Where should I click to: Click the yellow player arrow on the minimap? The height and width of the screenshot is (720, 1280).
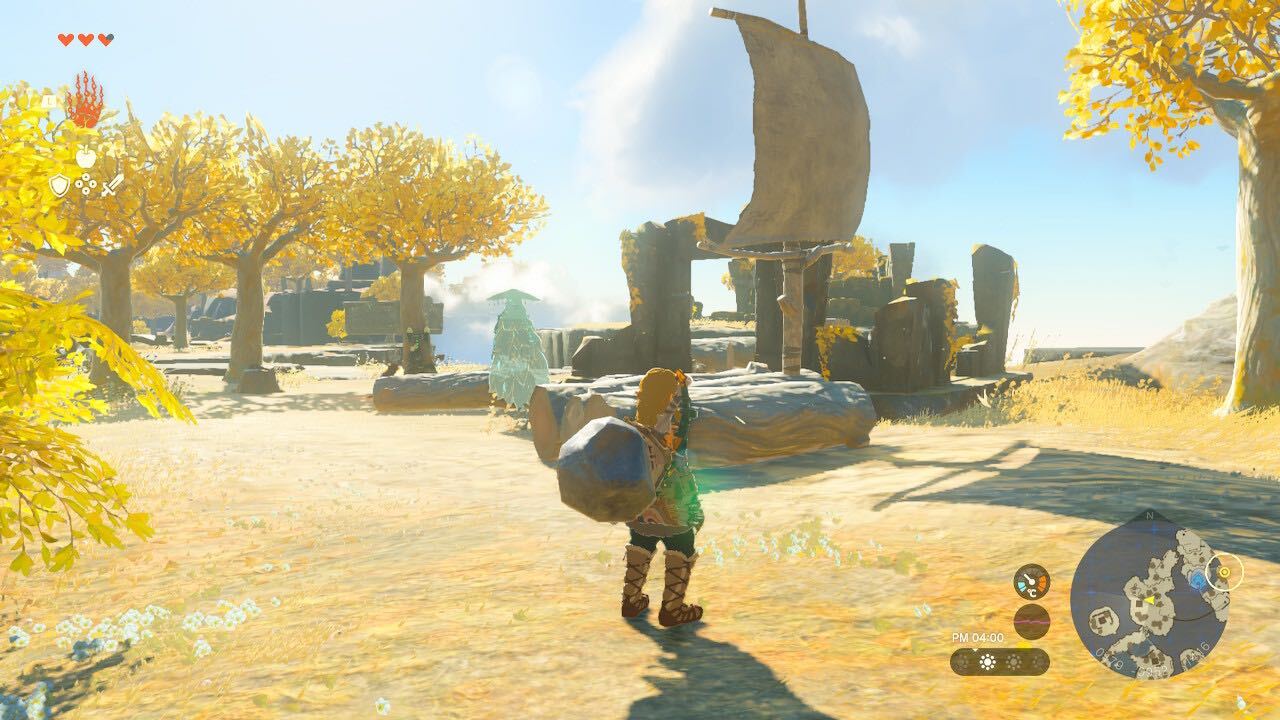coord(1150,600)
